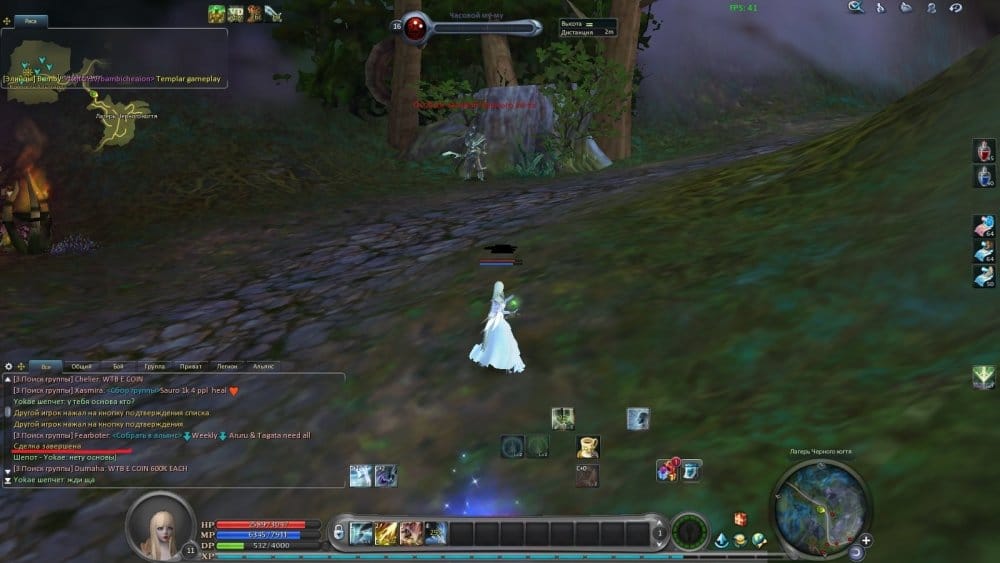The image size is (1000, 563).
Task: Zoom in the minimap with plus button
Action: [866, 541]
